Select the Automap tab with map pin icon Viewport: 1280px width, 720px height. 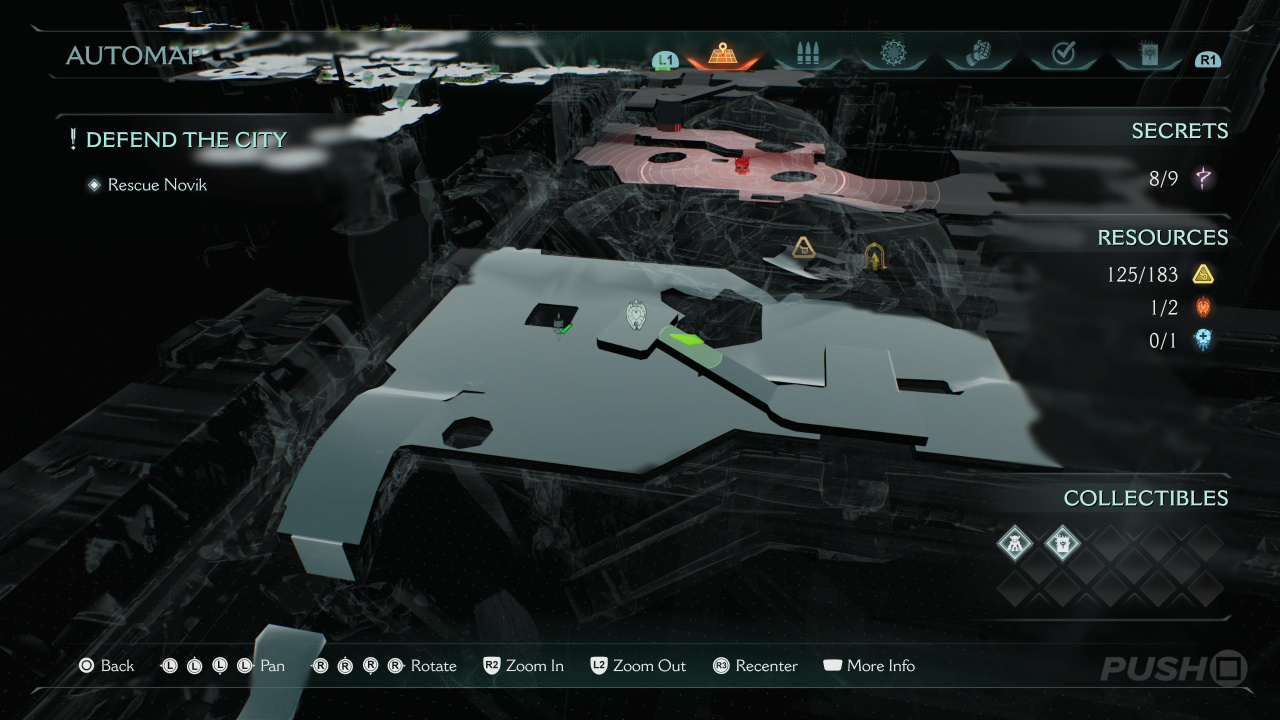(721, 55)
